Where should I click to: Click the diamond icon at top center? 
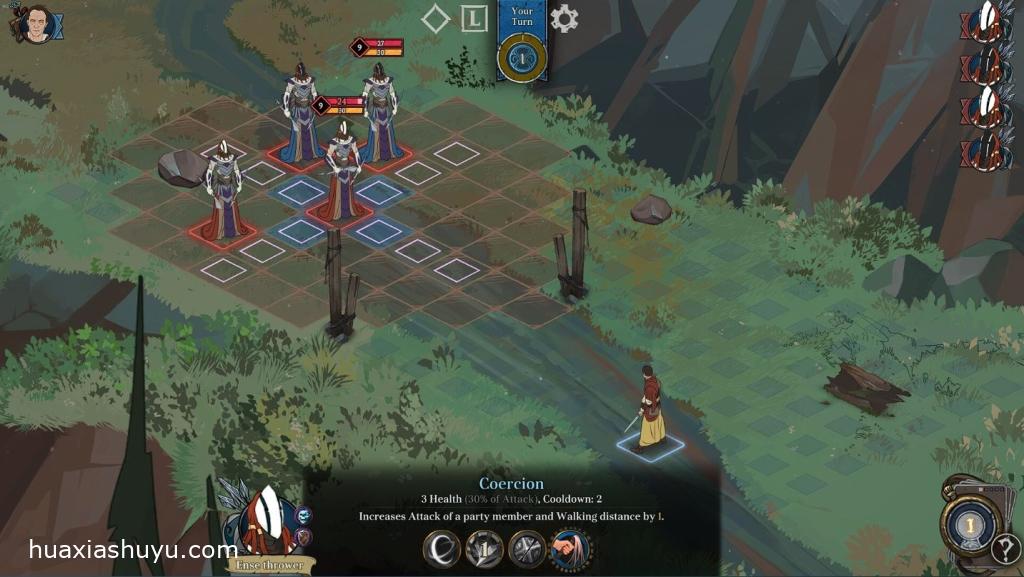(x=435, y=19)
